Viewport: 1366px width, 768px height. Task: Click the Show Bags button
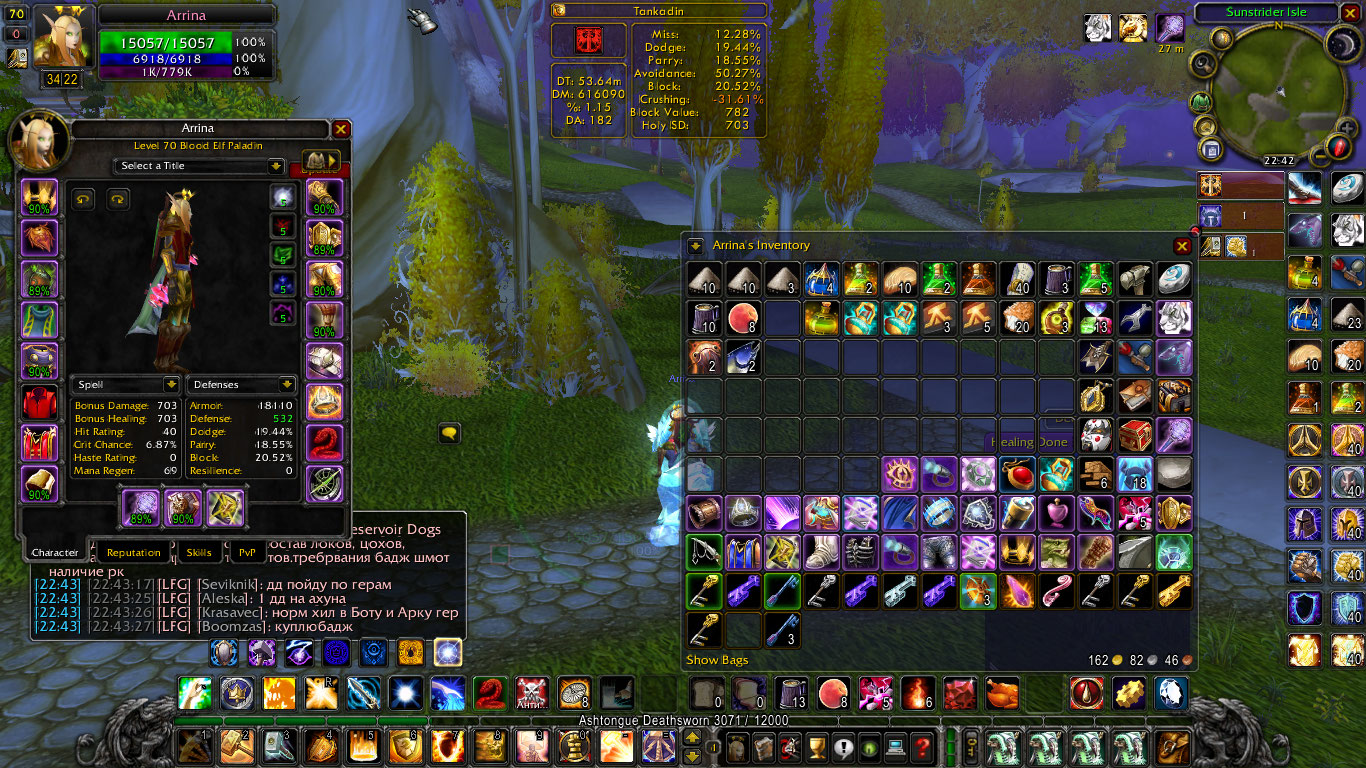coord(717,660)
